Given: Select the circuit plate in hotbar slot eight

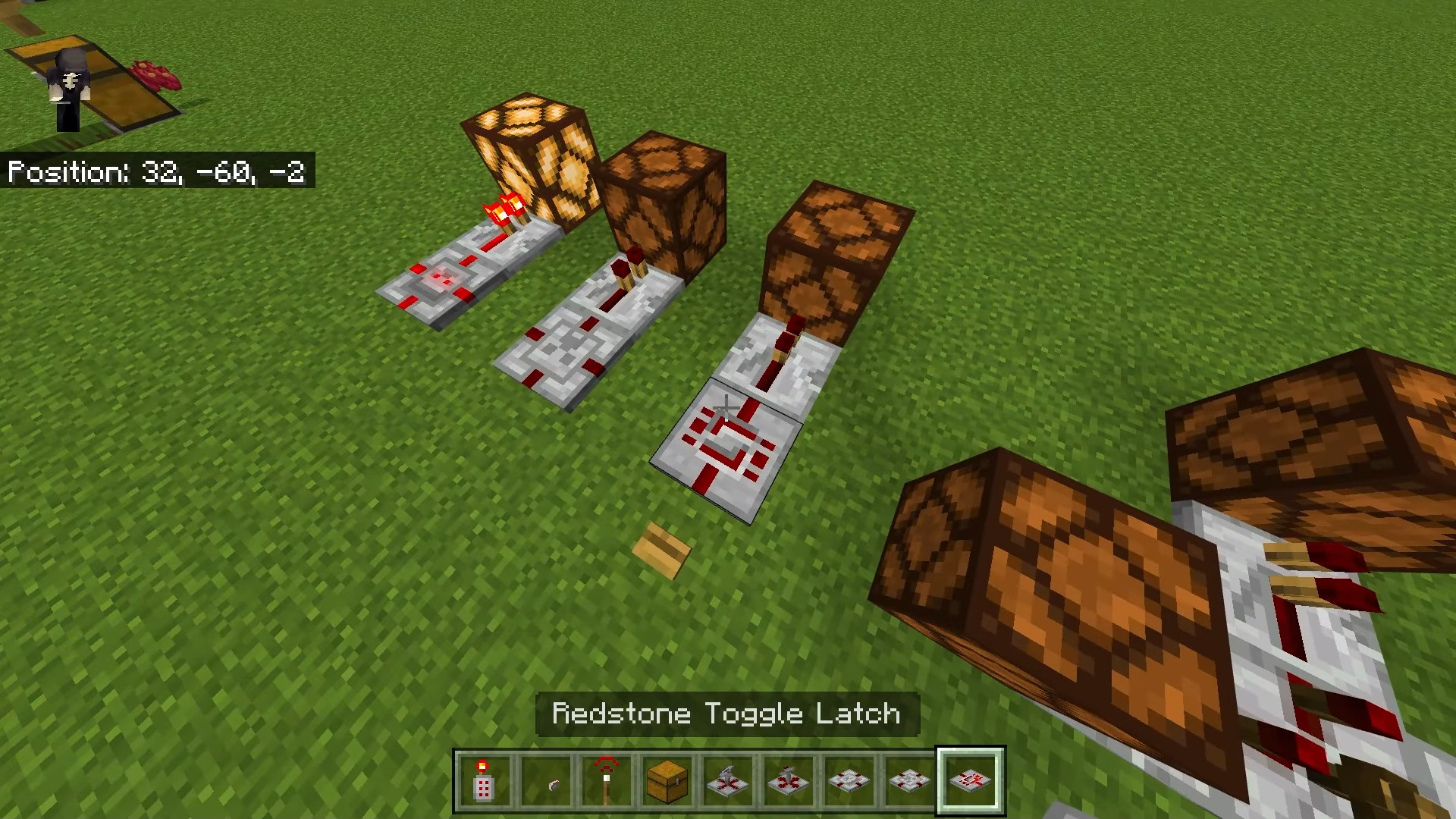Looking at the screenshot, I should click(x=912, y=781).
